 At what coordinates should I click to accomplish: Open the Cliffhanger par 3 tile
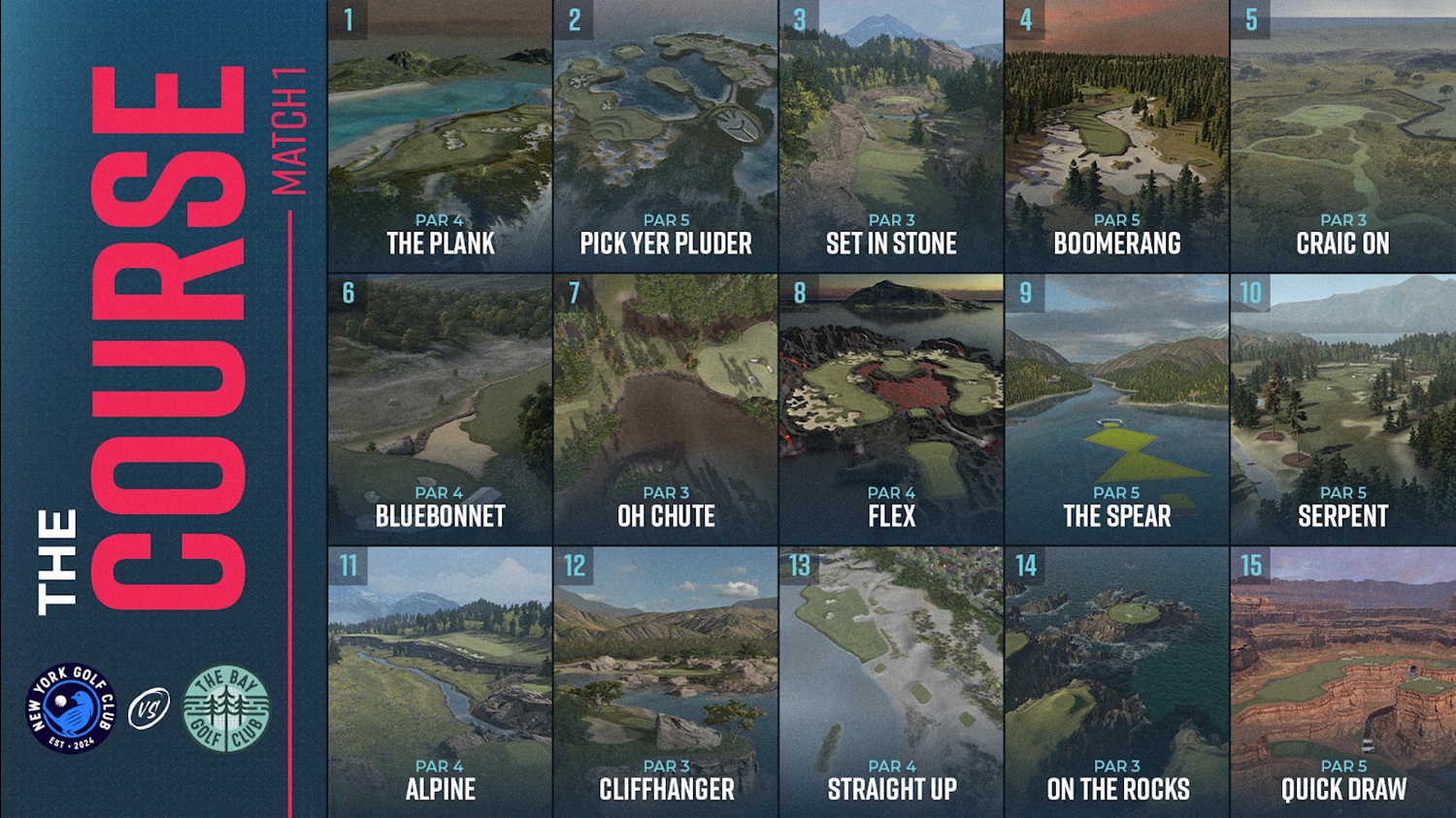(x=666, y=681)
